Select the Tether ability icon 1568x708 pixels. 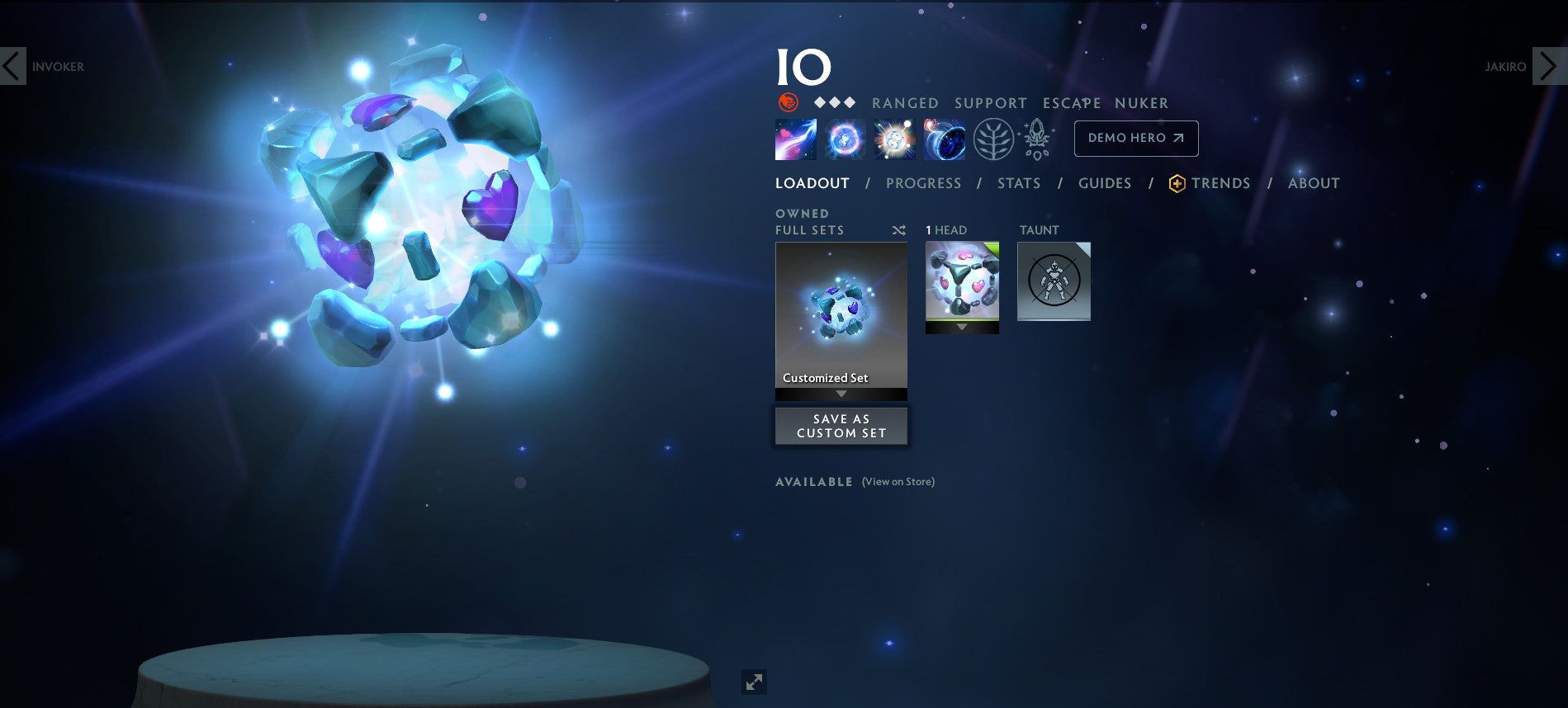tap(795, 139)
